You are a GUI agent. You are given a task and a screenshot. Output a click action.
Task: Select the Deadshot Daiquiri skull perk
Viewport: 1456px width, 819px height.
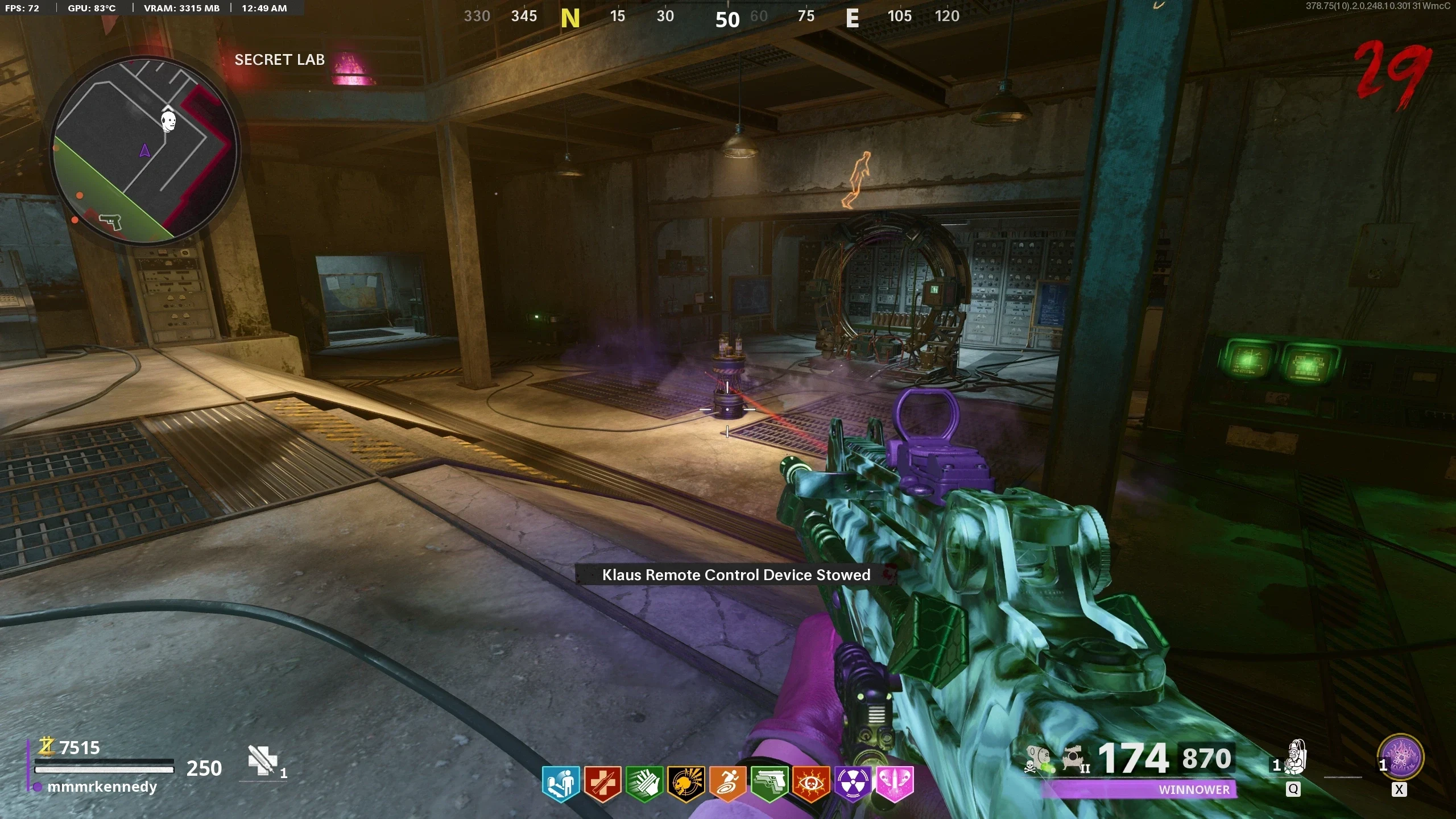tap(686, 783)
